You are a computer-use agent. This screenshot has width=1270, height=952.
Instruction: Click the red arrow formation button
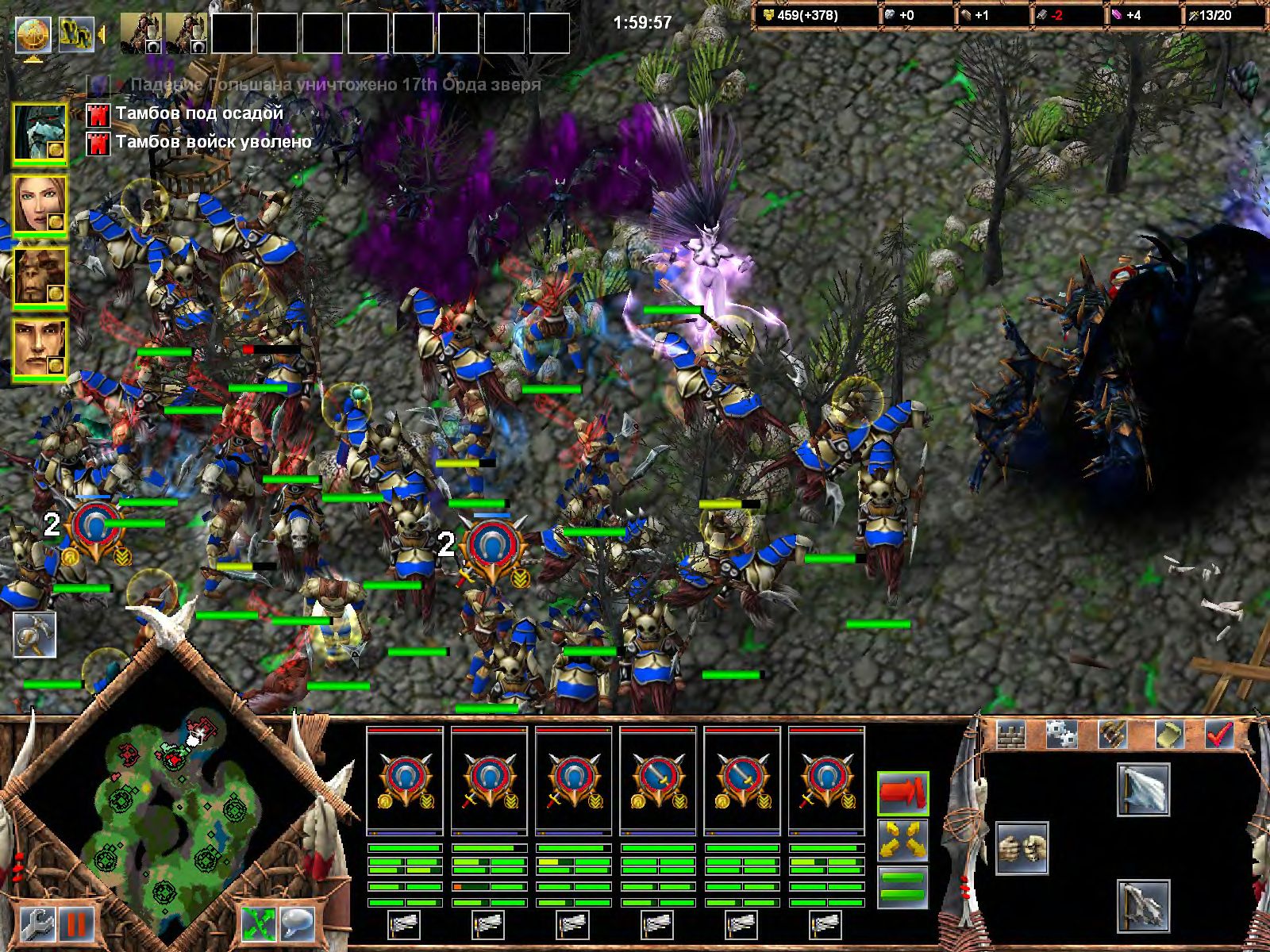pos(903,793)
